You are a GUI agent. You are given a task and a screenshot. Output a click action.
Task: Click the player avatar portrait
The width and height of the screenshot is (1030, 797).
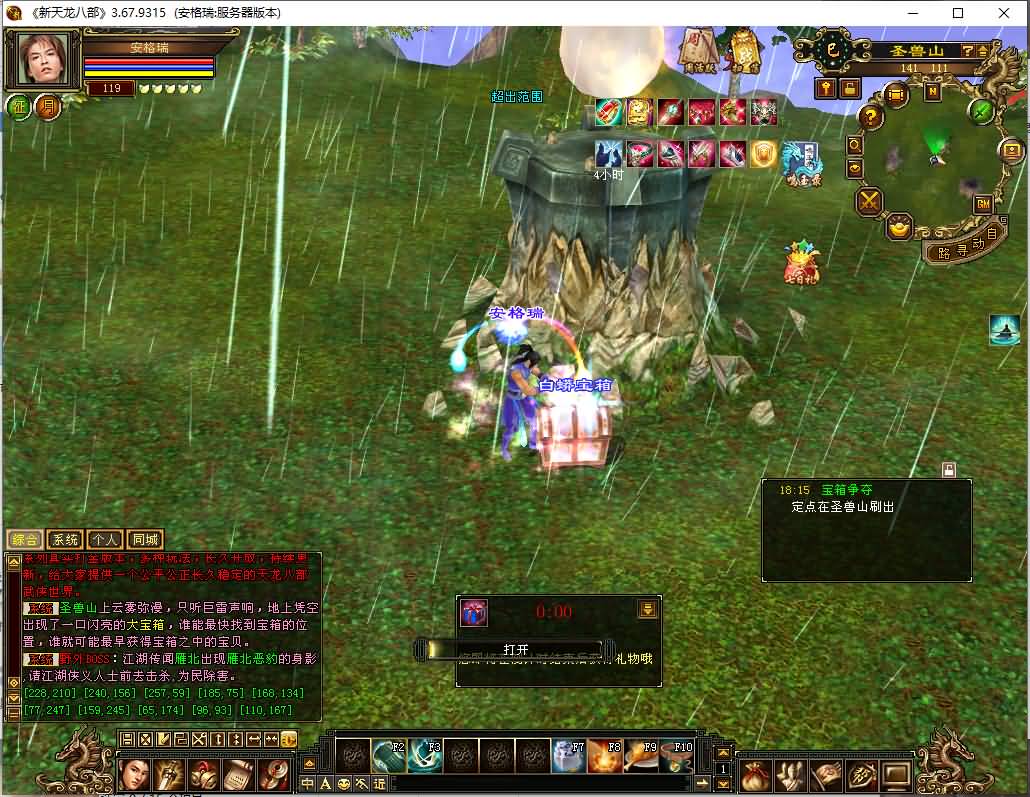coord(44,60)
